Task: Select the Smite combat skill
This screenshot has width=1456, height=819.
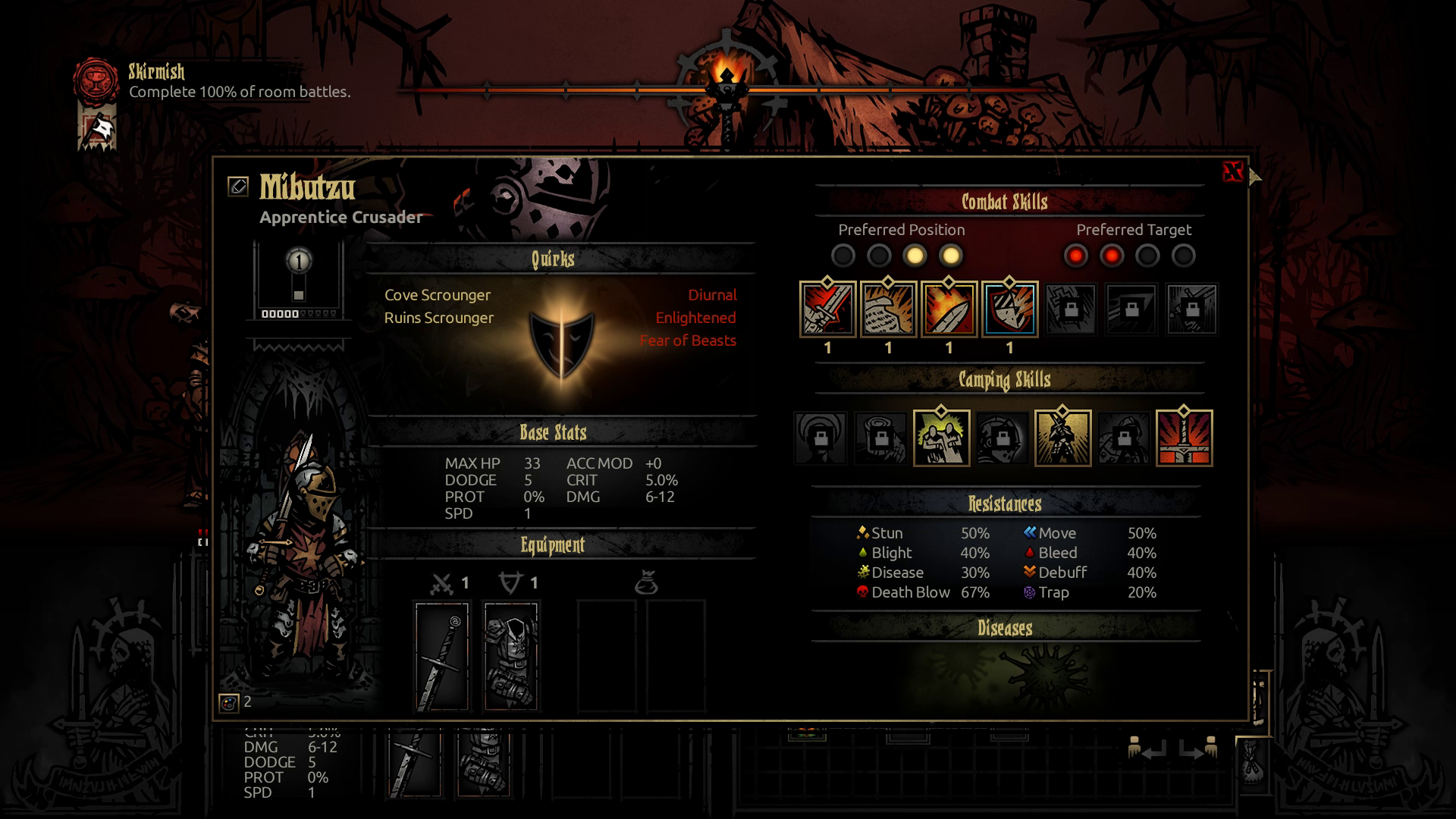Action: coord(827,309)
